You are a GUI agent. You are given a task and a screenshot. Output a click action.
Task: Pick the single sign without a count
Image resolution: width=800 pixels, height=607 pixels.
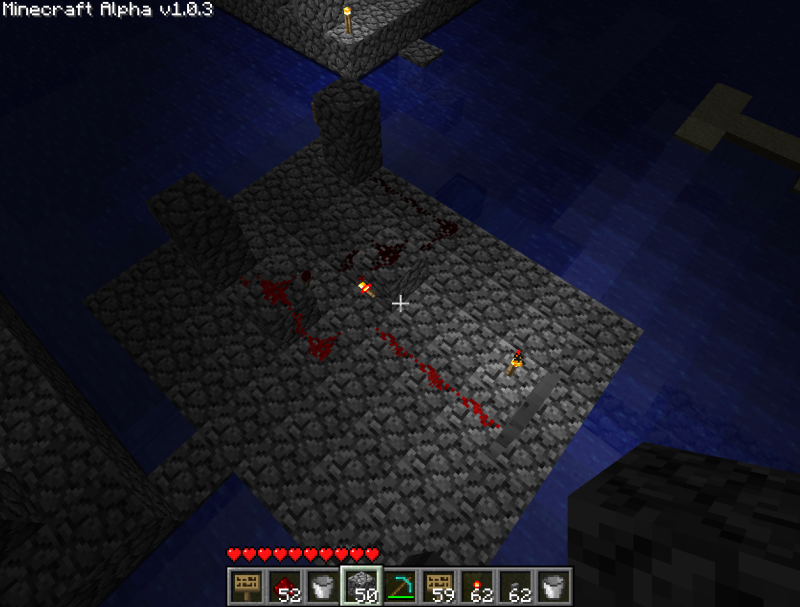(244, 586)
